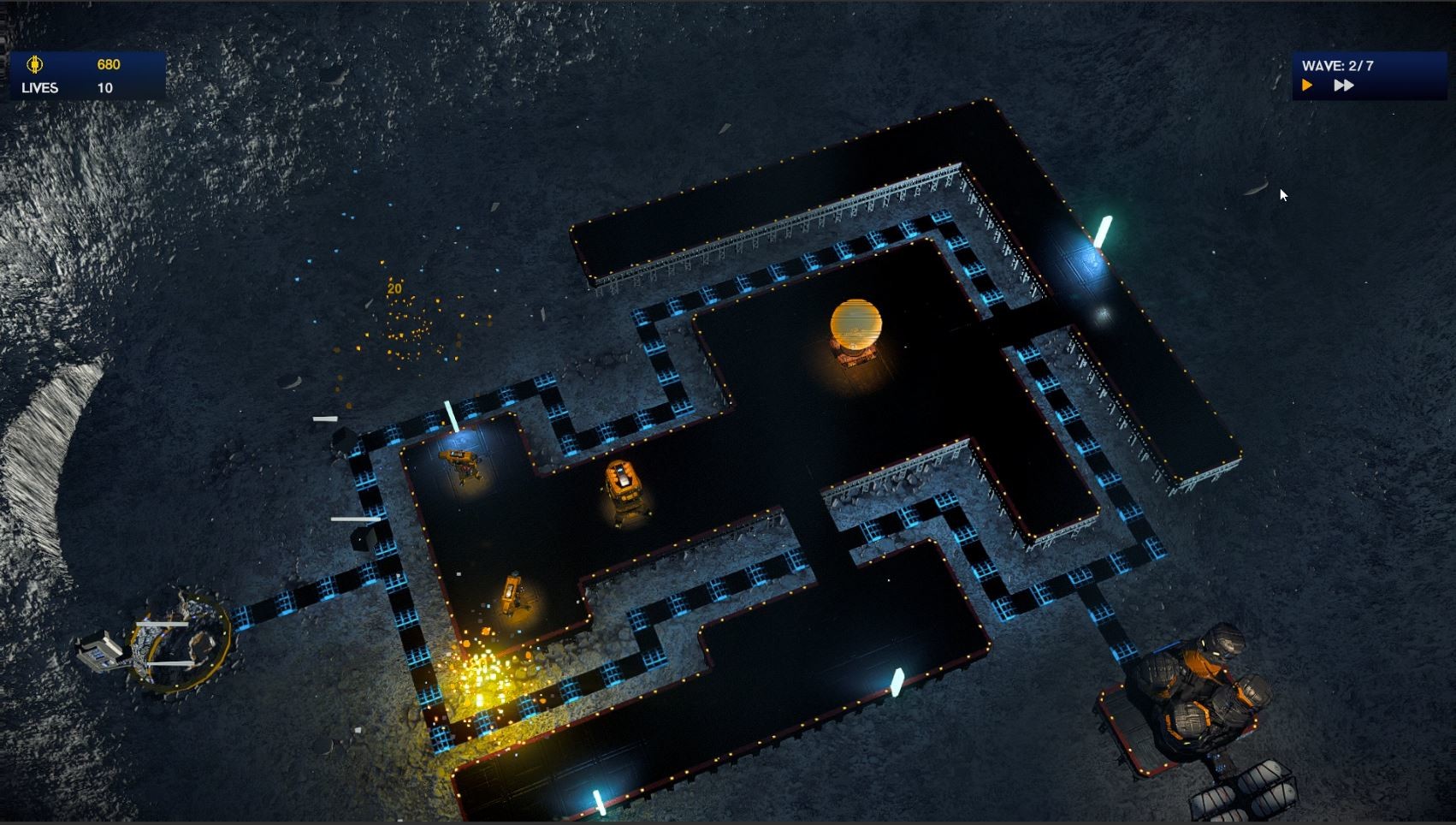Toggle the wave start control

1306,85
